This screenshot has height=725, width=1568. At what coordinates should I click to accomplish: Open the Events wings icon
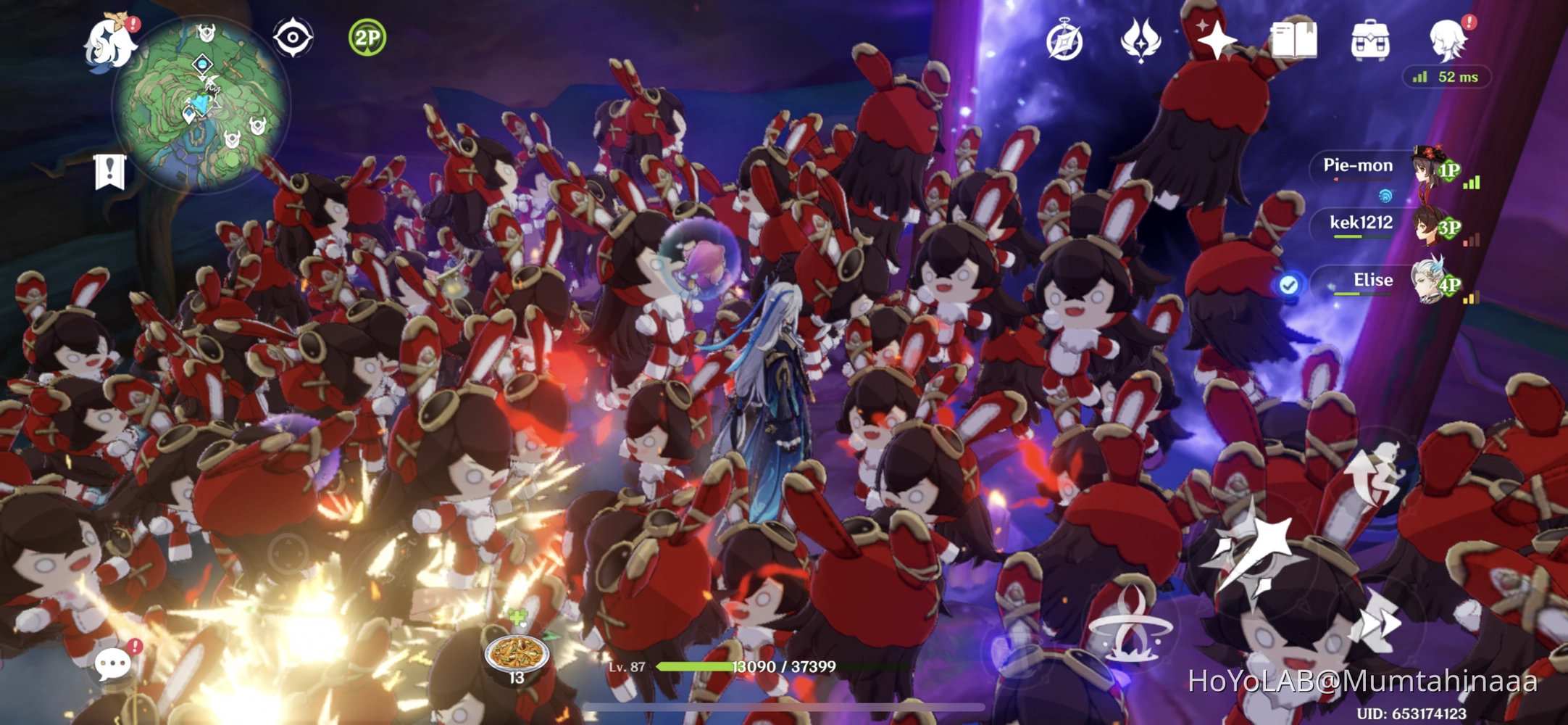[1140, 41]
